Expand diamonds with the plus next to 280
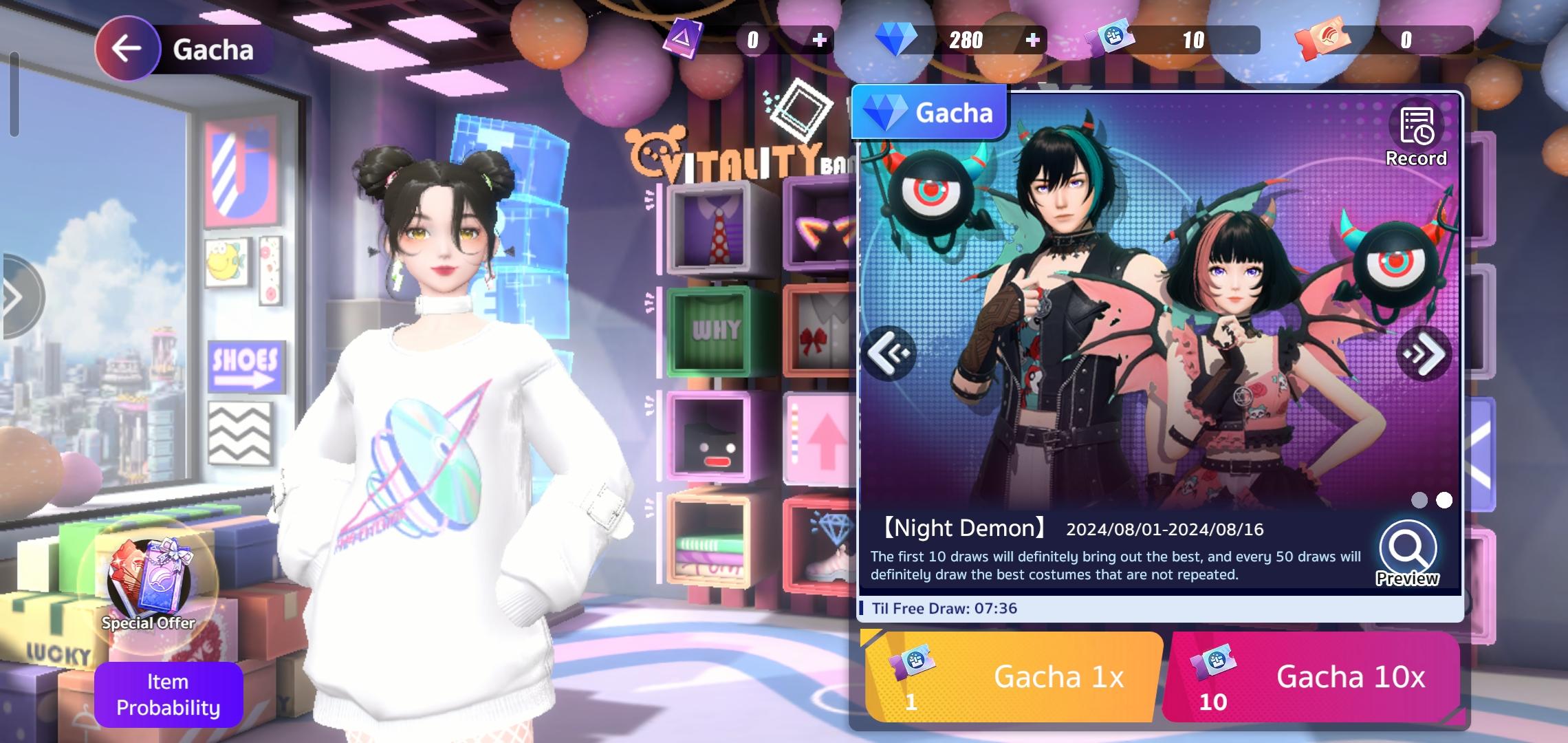This screenshot has width=1568, height=743. point(1032,39)
